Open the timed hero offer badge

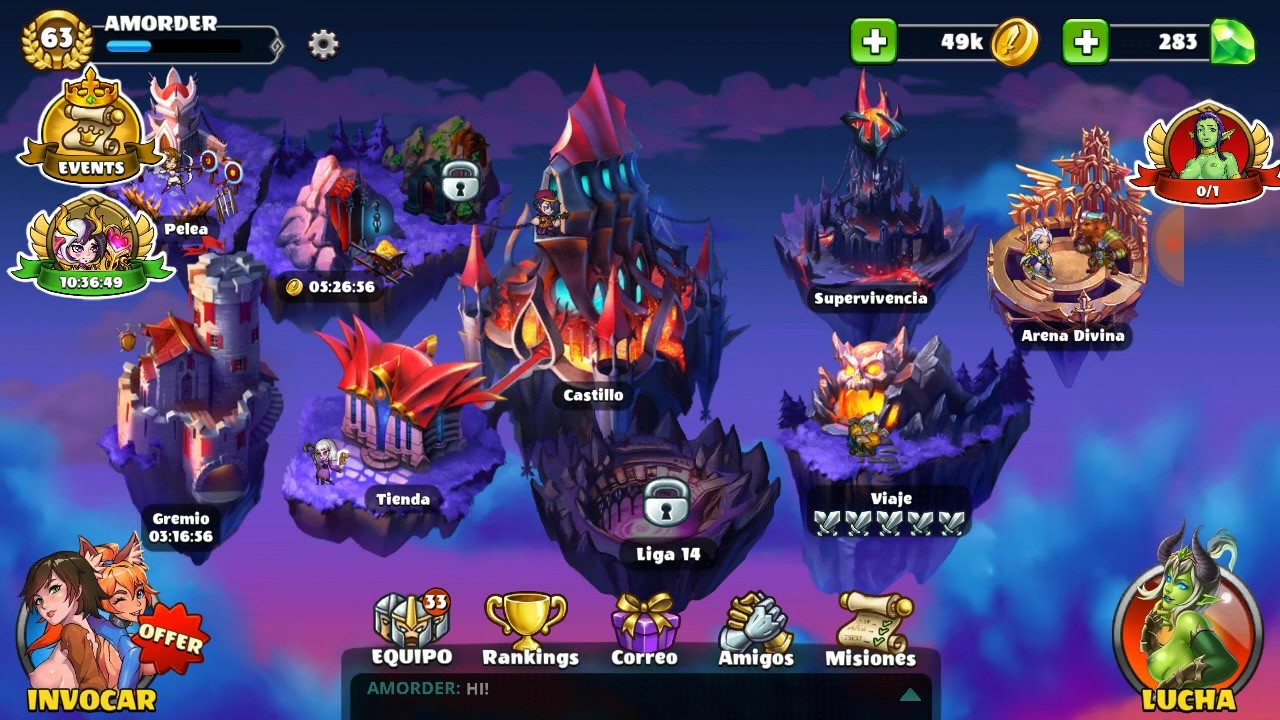pyautogui.click(x=90, y=245)
